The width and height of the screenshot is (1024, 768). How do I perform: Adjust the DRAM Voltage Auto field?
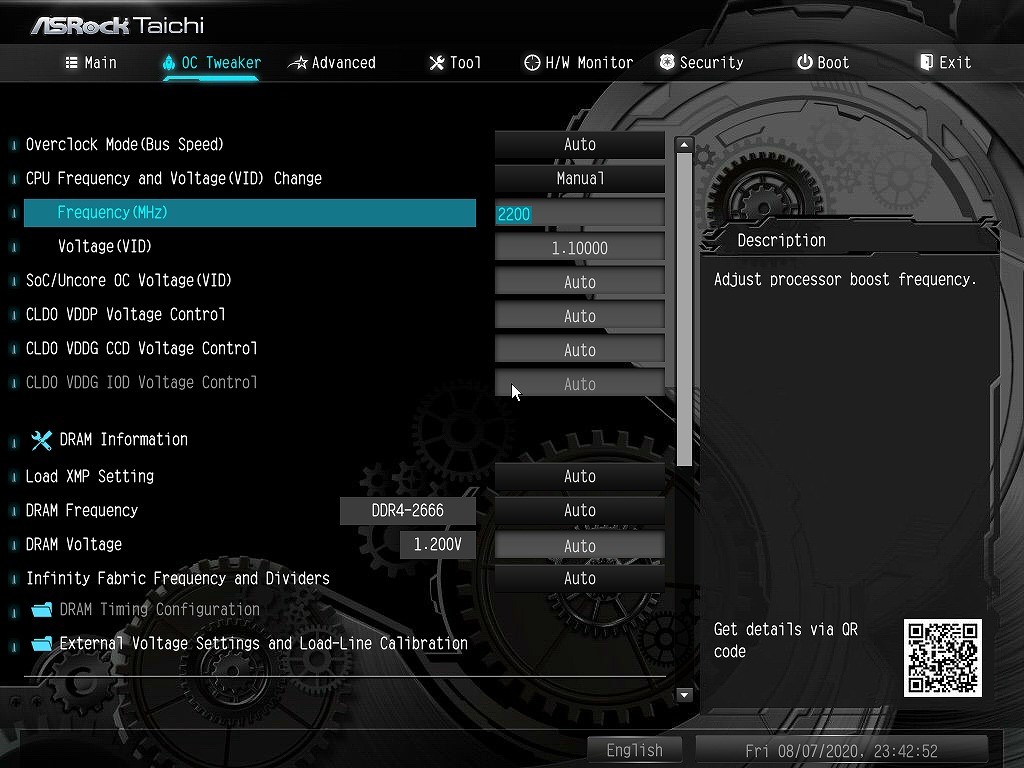click(580, 545)
